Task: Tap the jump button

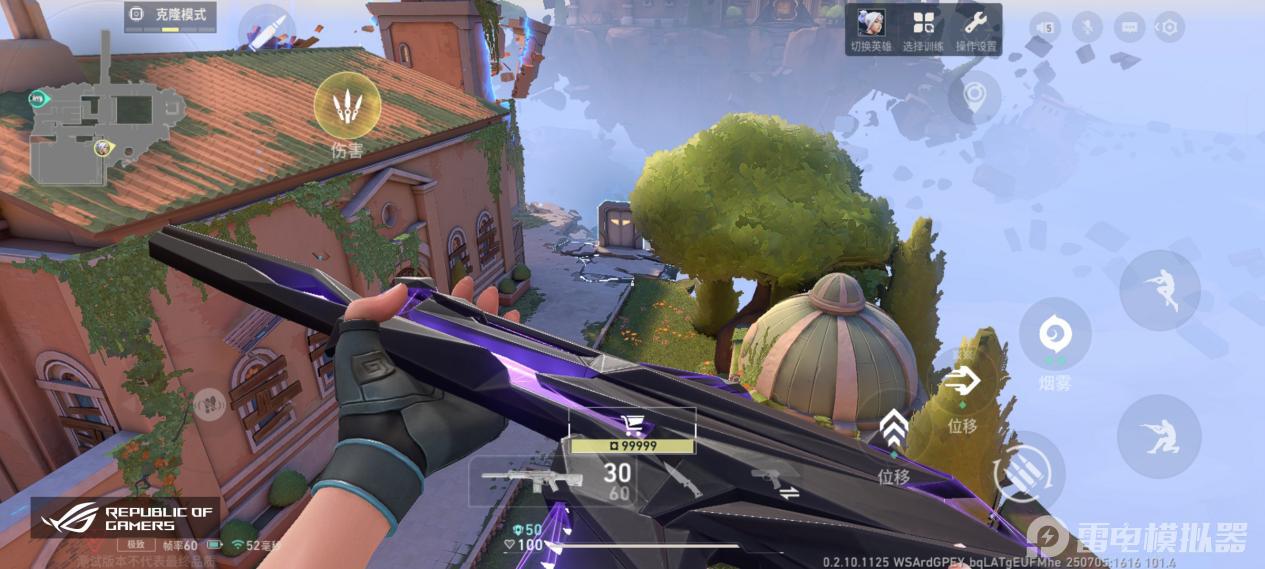Action: (x=1159, y=289)
